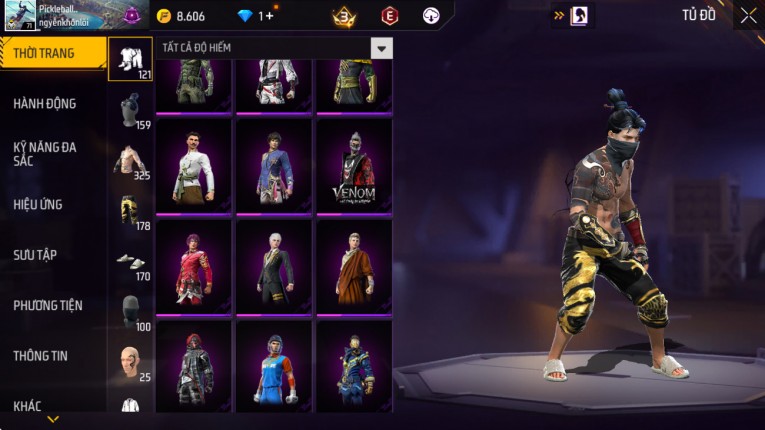This screenshot has width=765, height=430.
Task: Select the Venom outfit tile
Action: pos(354,166)
